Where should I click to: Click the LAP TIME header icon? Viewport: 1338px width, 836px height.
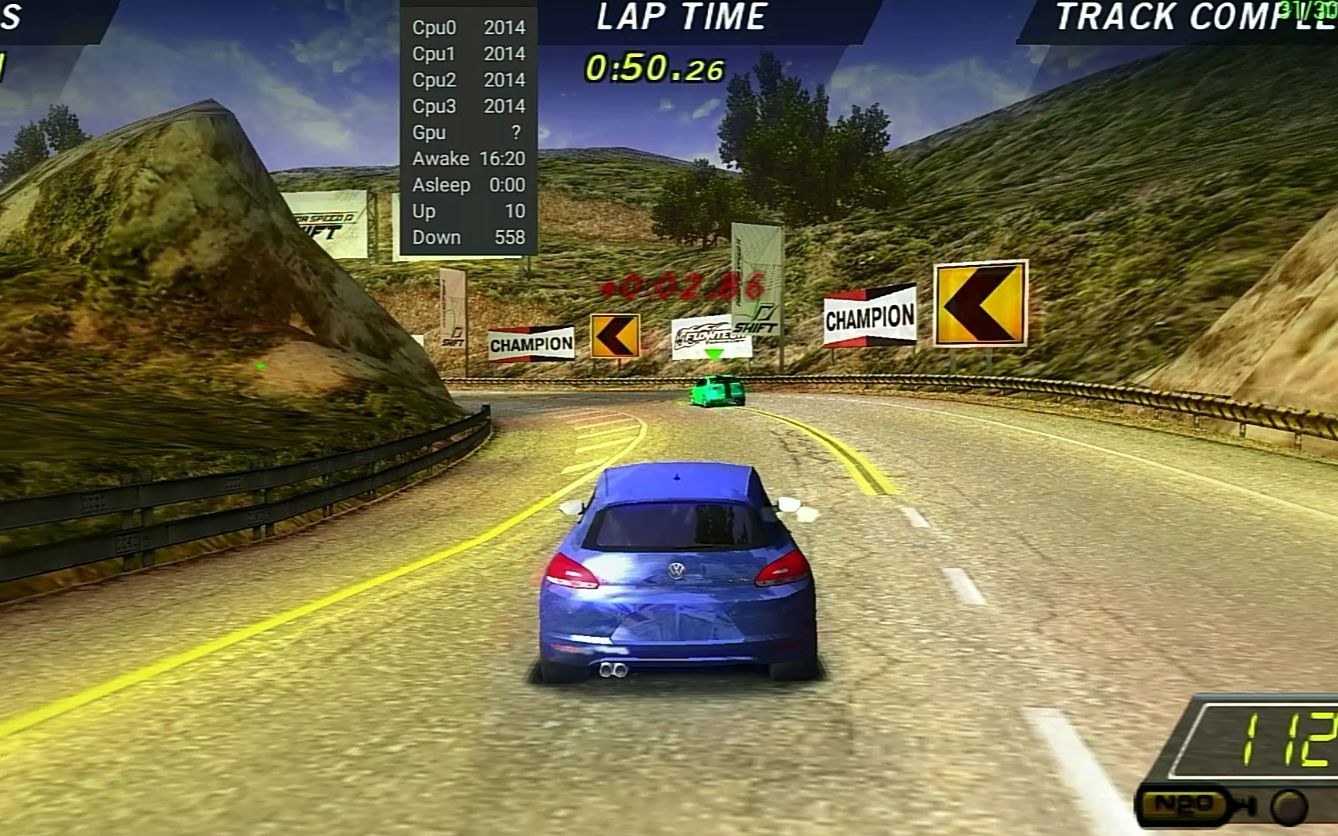pyautogui.click(x=680, y=17)
